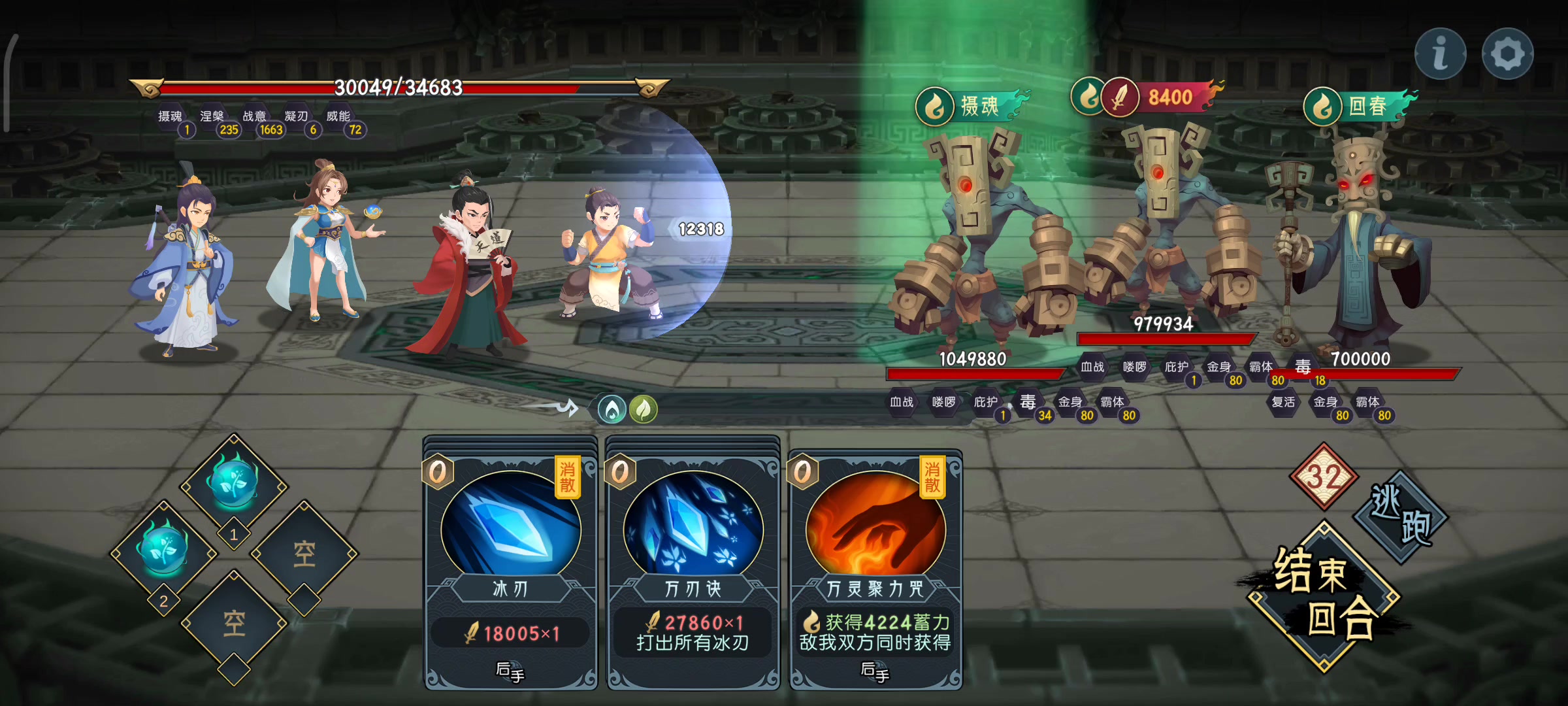This screenshot has width=1568, height=706.
Task: Inspect the 复活 enemy status
Action: (1283, 403)
